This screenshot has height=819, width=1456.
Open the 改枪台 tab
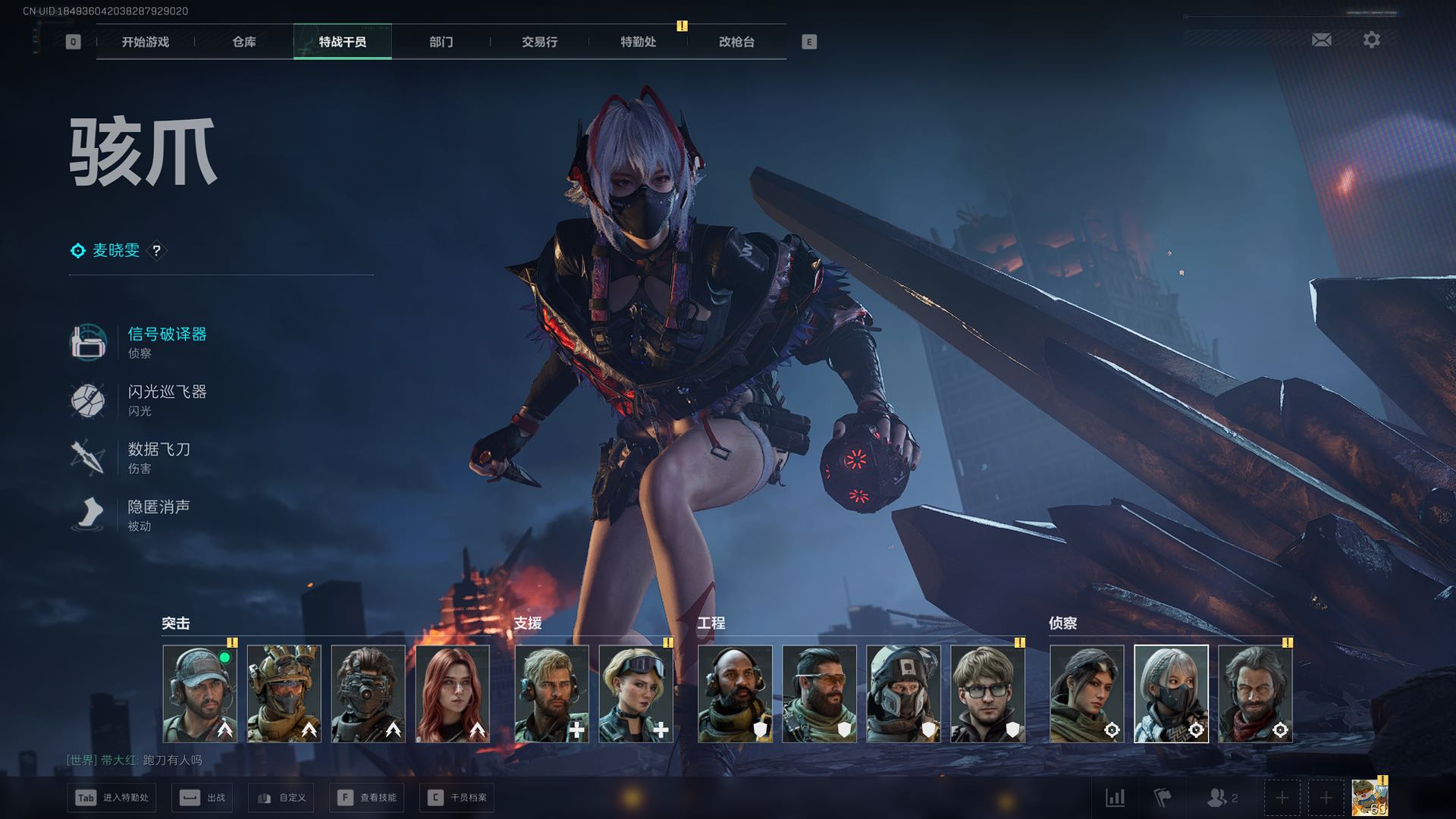[736, 42]
